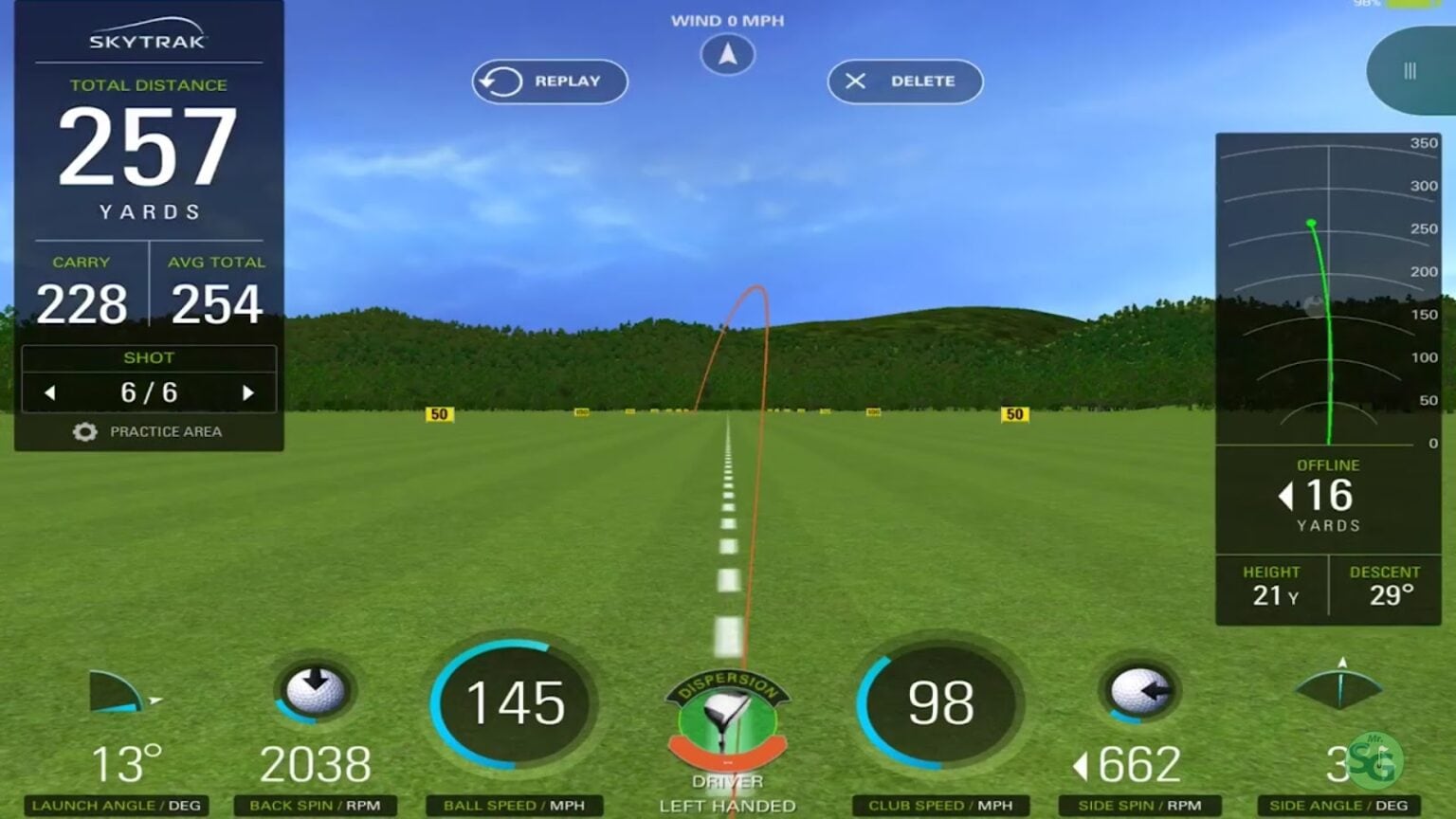Open the Practice Area settings gear
Image resolution: width=1456 pixels, height=819 pixels.
click(83, 431)
